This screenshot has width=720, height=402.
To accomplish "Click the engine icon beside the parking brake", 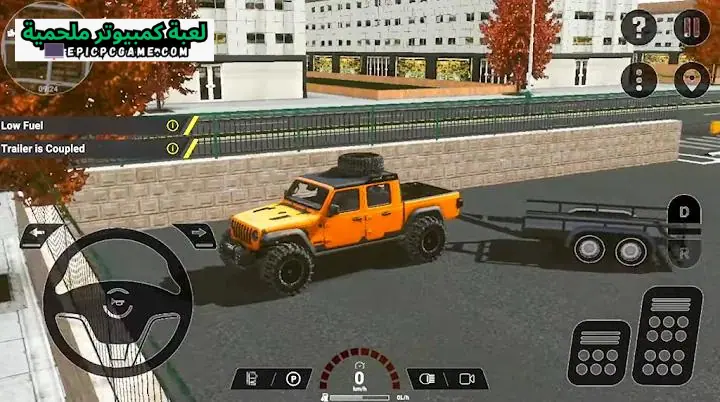I will tap(252, 379).
